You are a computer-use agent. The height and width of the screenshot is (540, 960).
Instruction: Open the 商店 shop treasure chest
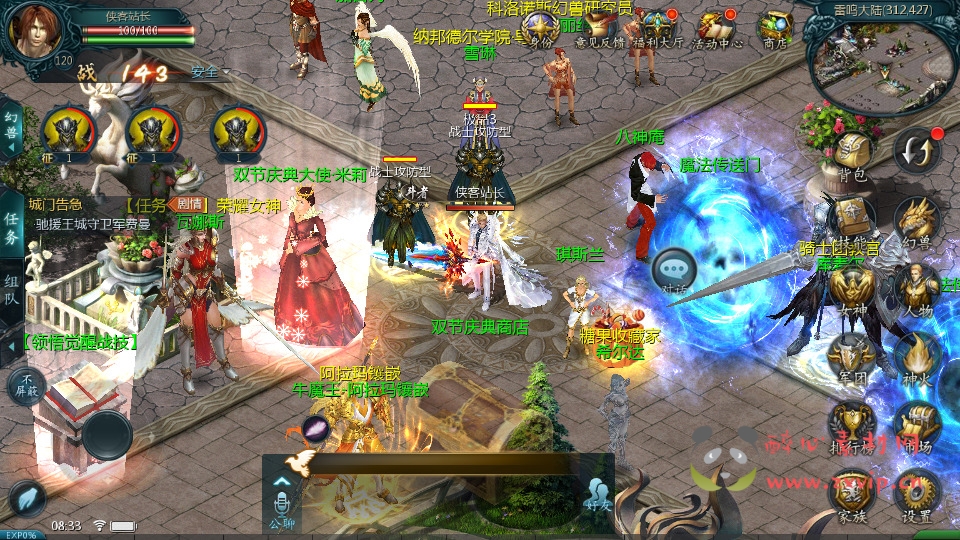point(775,28)
